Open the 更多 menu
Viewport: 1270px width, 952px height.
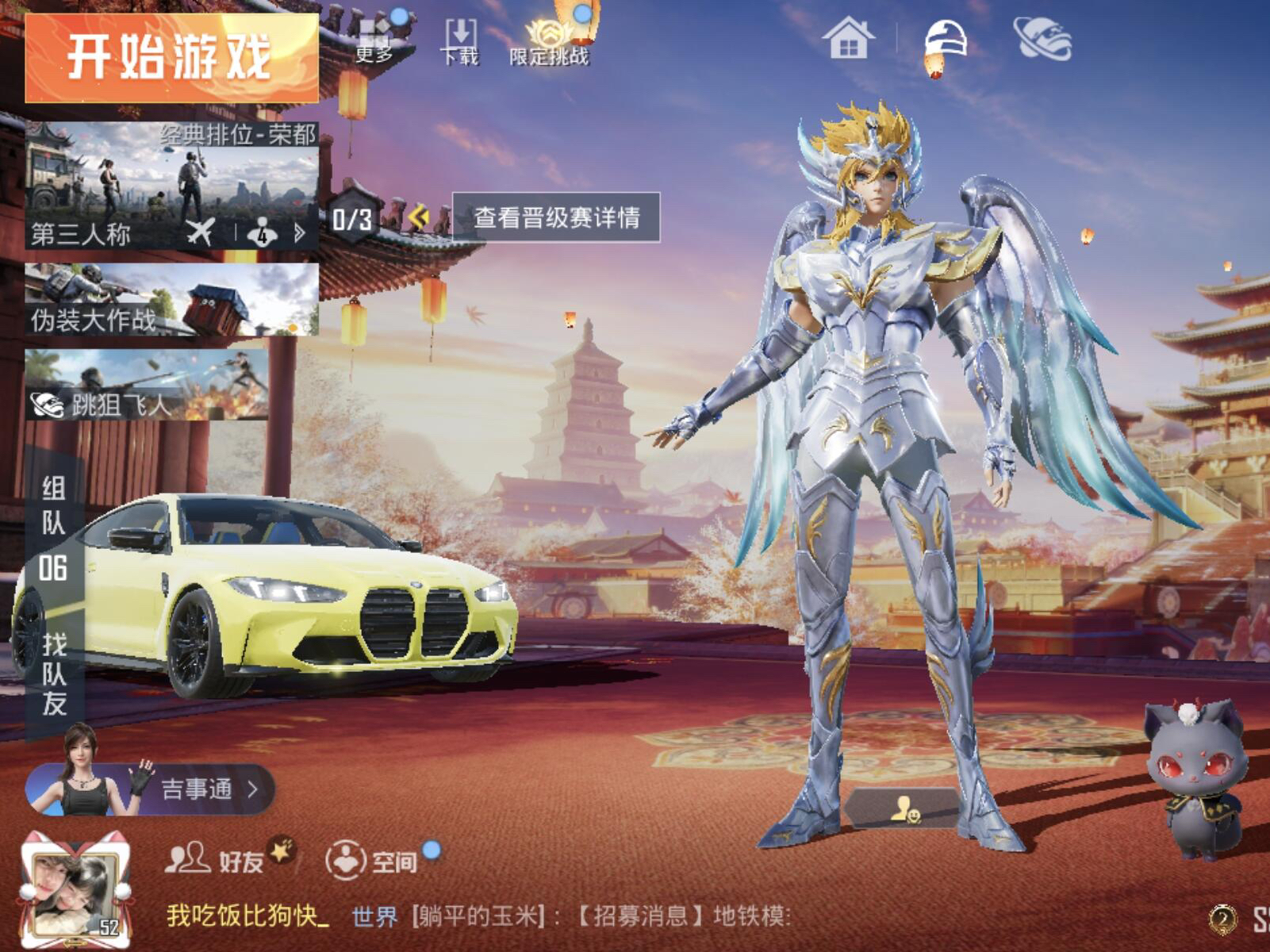(374, 41)
